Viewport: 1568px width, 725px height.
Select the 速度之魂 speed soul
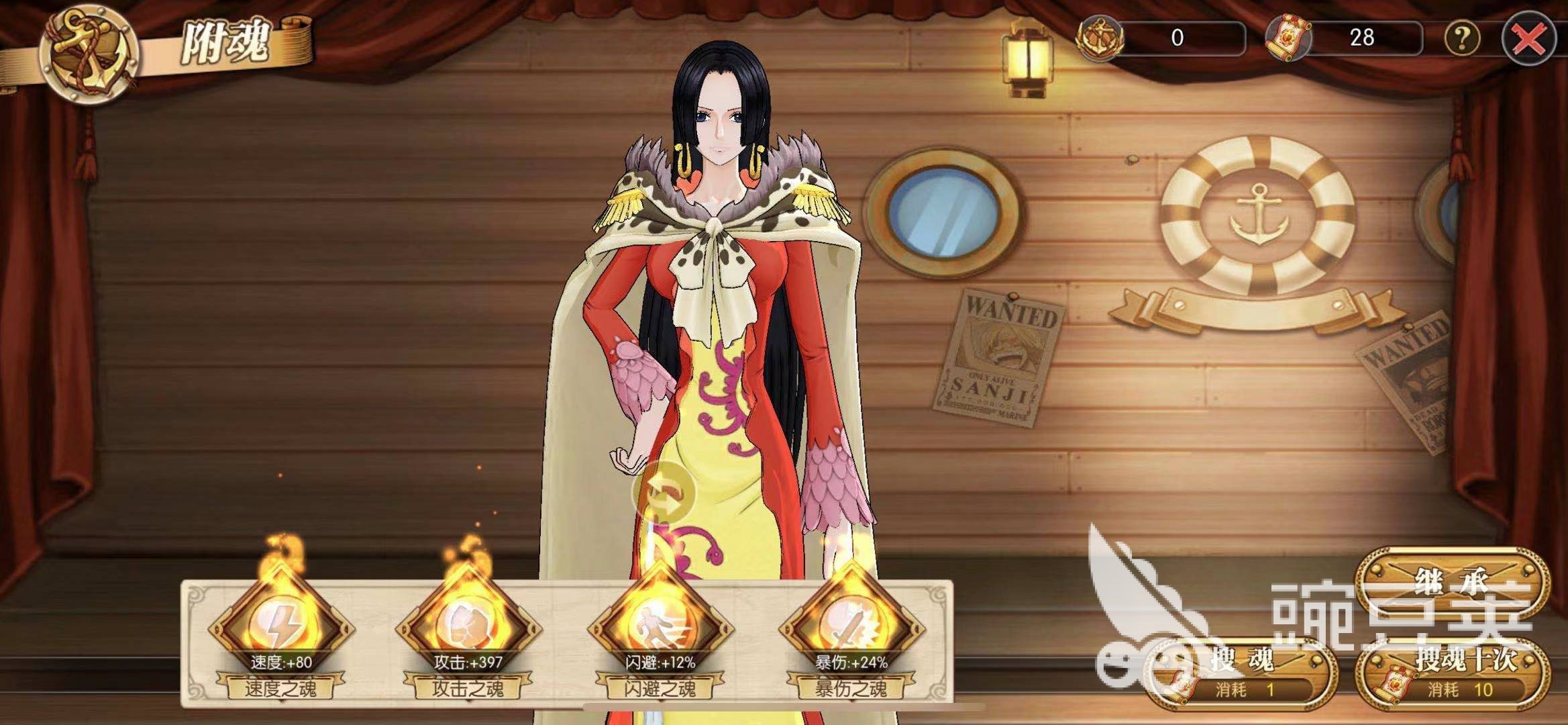tap(280, 629)
